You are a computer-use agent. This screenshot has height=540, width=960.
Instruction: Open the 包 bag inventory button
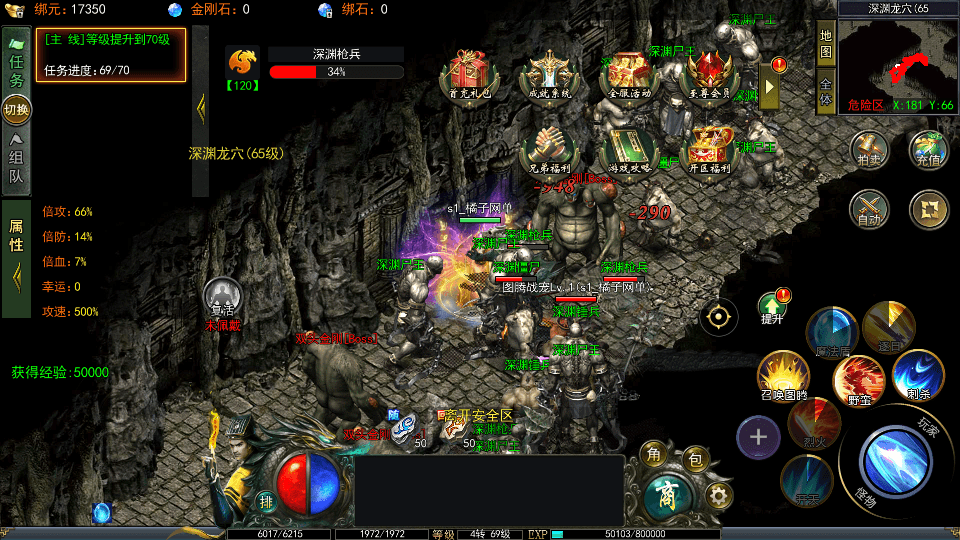pyautogui.click(x=697, y=460)
